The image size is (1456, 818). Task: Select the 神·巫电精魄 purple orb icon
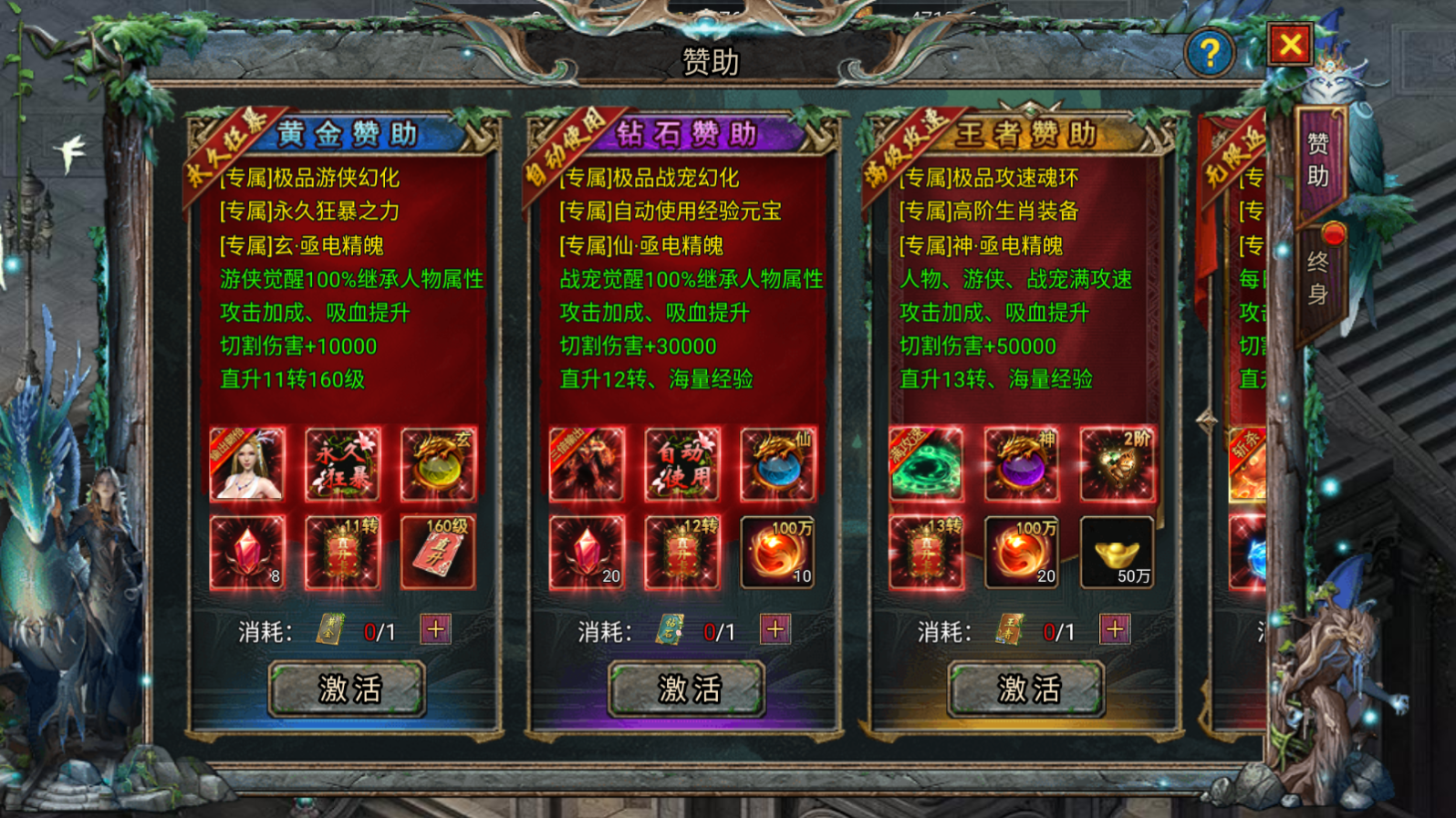point(1022,465)
